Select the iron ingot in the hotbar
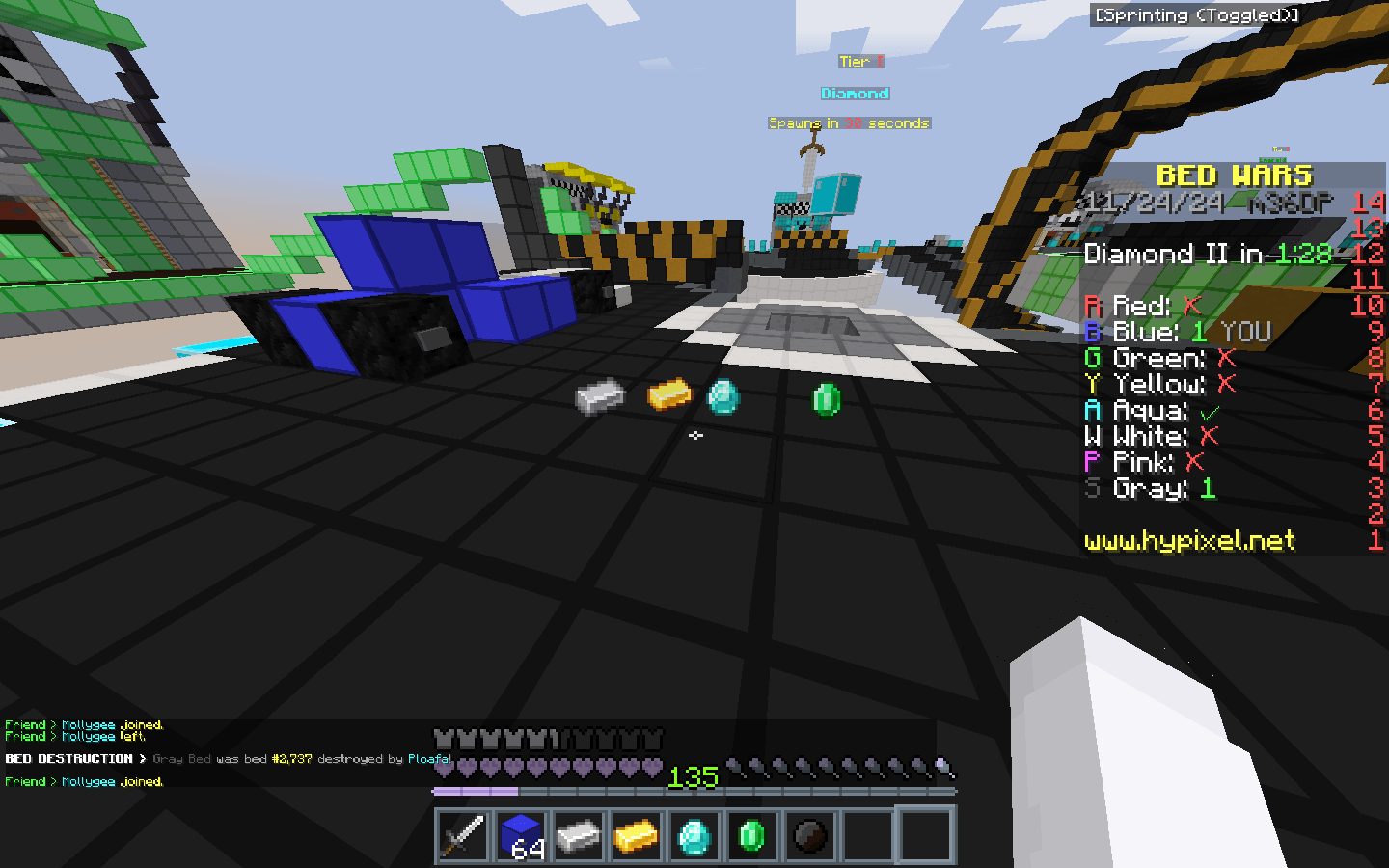 point(577,835)
